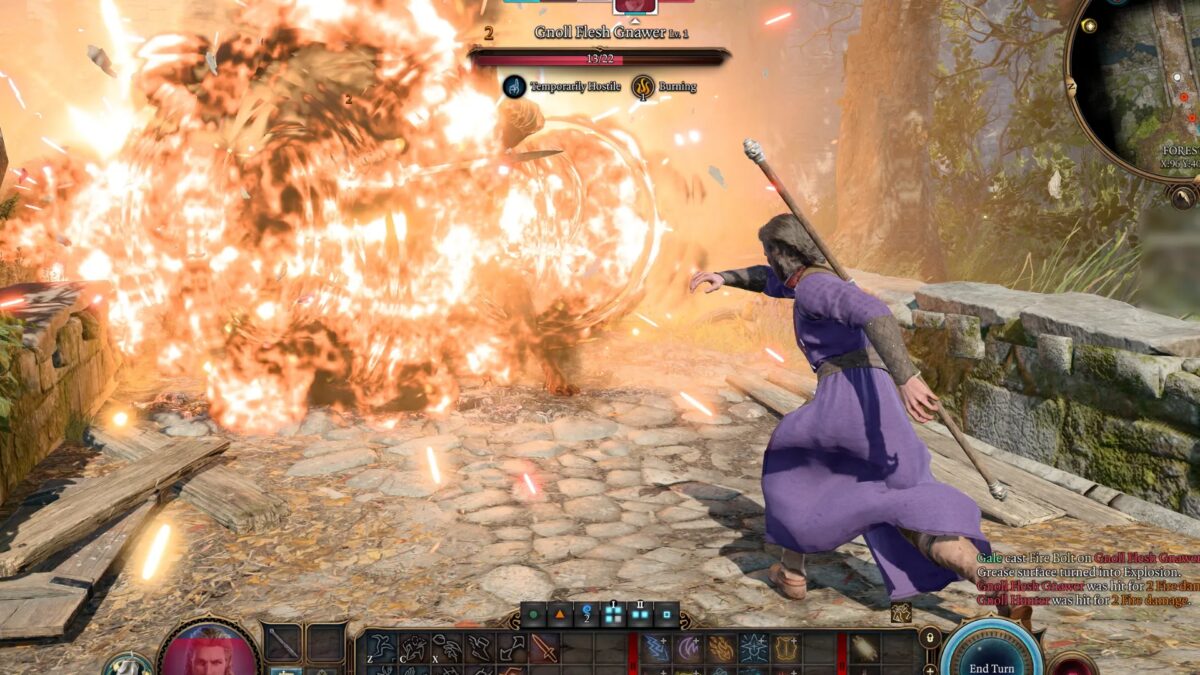
Task: Select the equipped quarterstaff weapon slot
Action: pyautogui.click(x=283, y=643)
